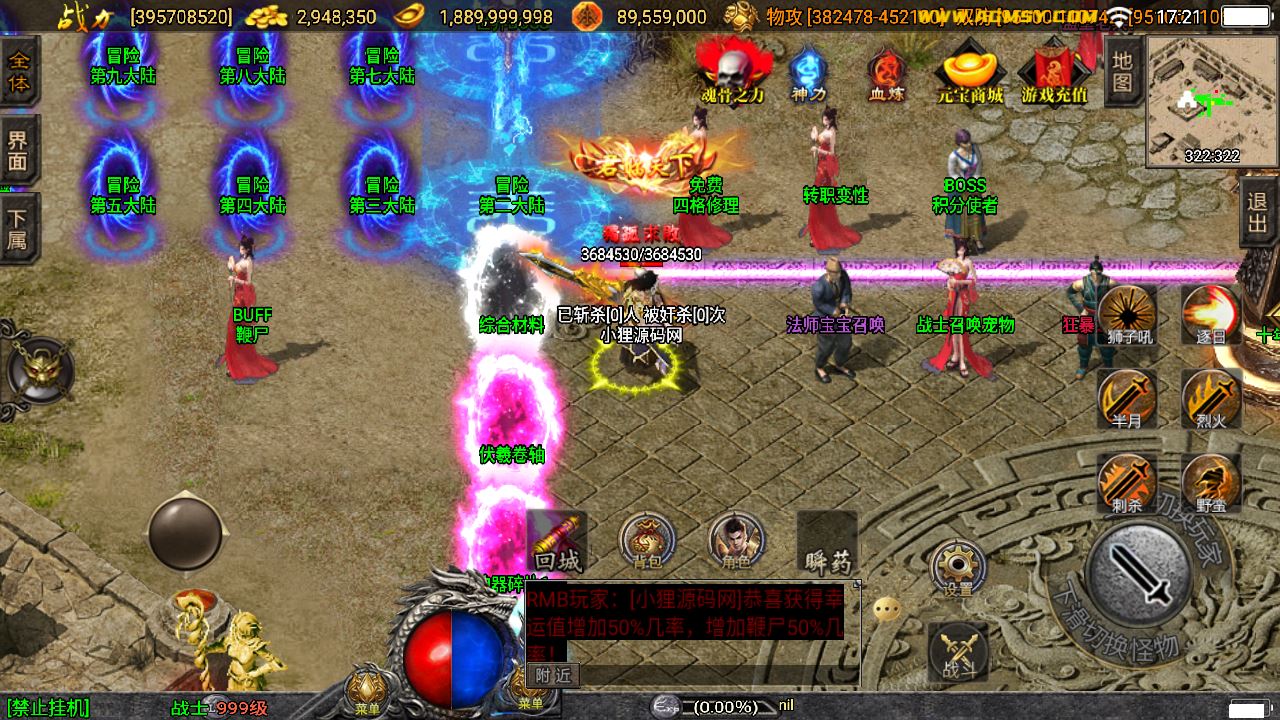Show the 角色 character sheet
Viewport: 1280px width, 720px height.
[736, 542]
